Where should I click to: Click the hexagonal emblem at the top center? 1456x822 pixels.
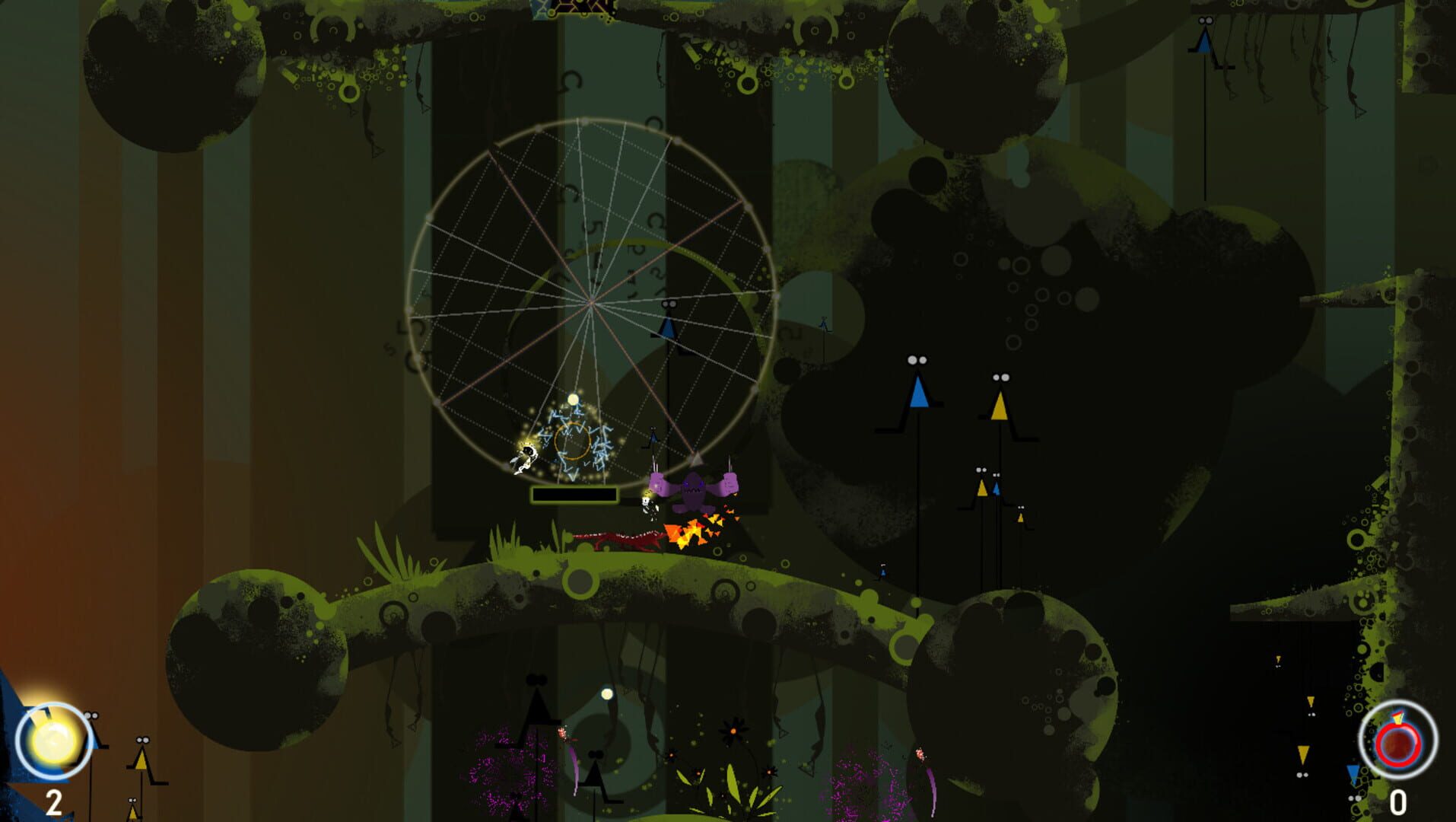tap(564, 8)
